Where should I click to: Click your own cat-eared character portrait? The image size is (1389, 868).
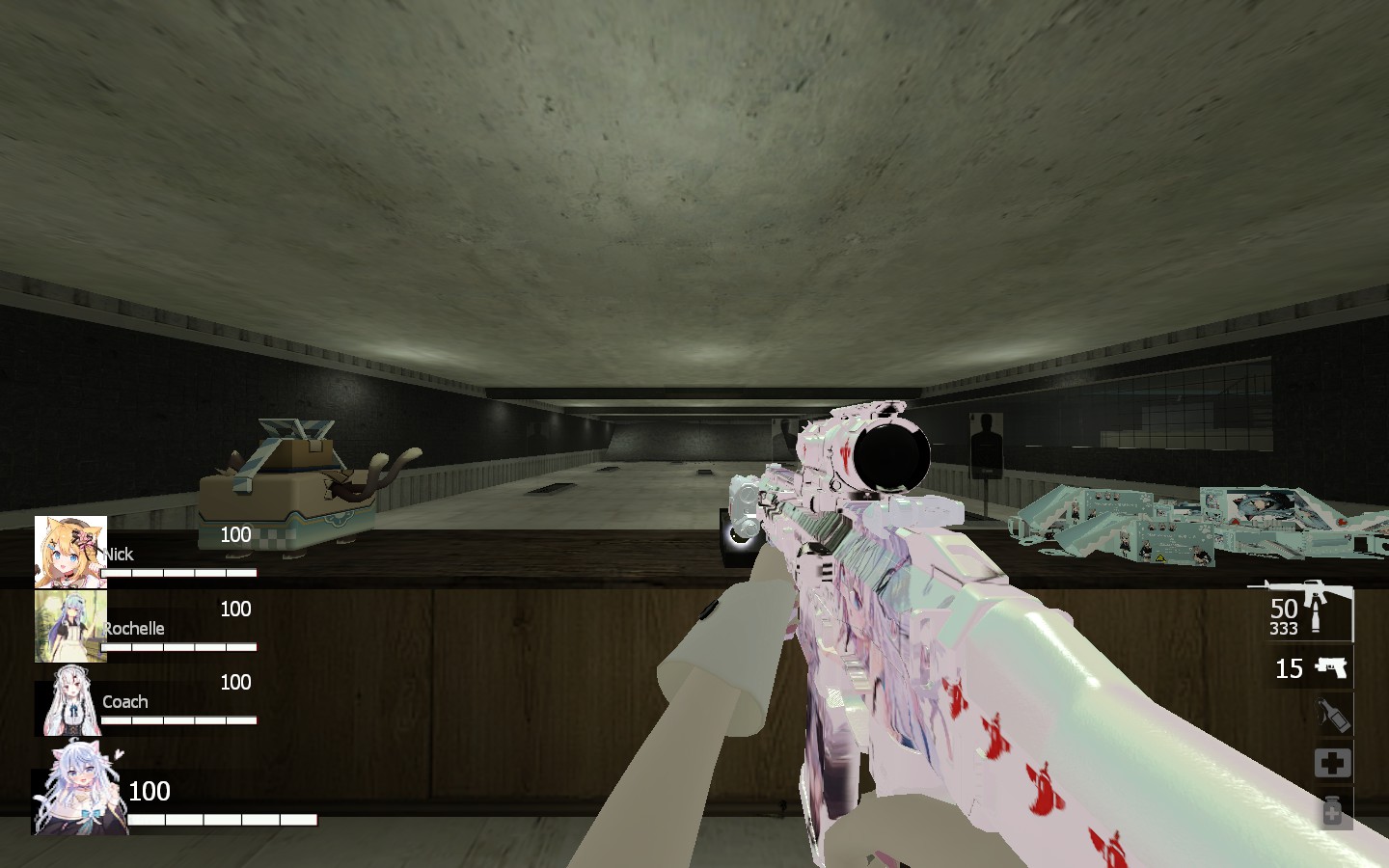tap(81, 790)
